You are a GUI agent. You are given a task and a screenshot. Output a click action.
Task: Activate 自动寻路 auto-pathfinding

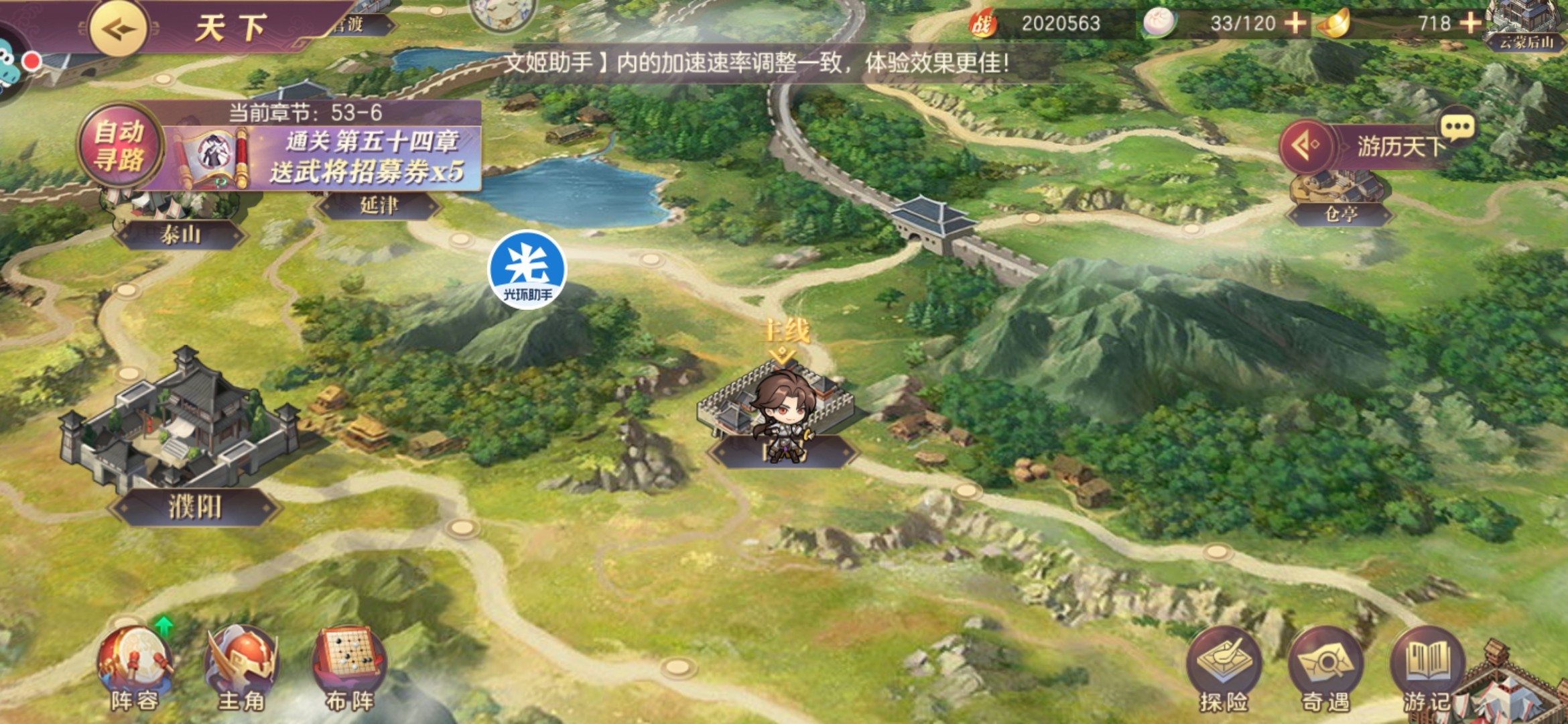(x=120, y=145)
